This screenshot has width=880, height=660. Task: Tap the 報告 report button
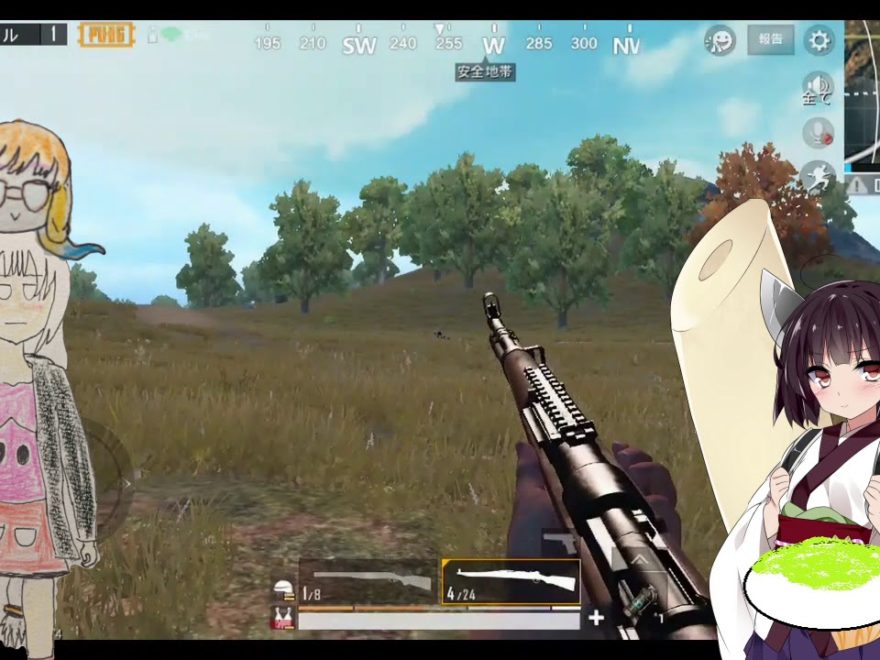coord(770,40)
